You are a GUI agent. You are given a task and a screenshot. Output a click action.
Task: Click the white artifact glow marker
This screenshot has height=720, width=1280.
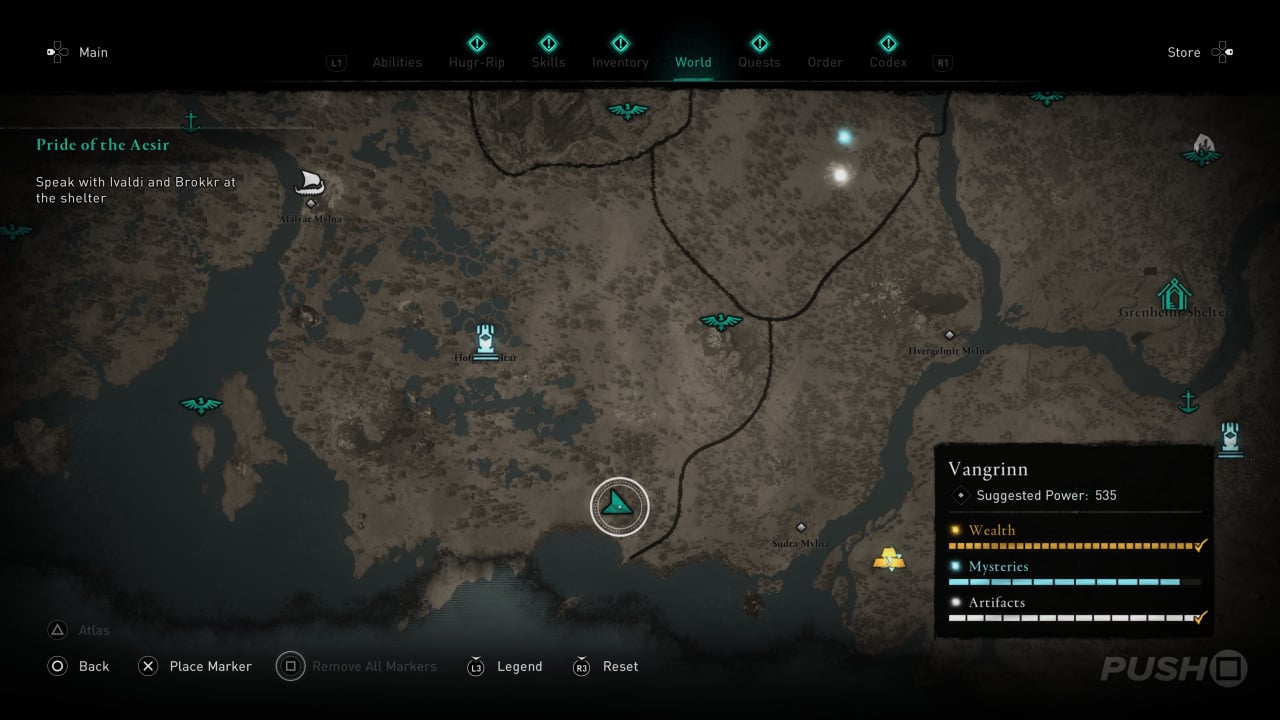pos(840,175)
